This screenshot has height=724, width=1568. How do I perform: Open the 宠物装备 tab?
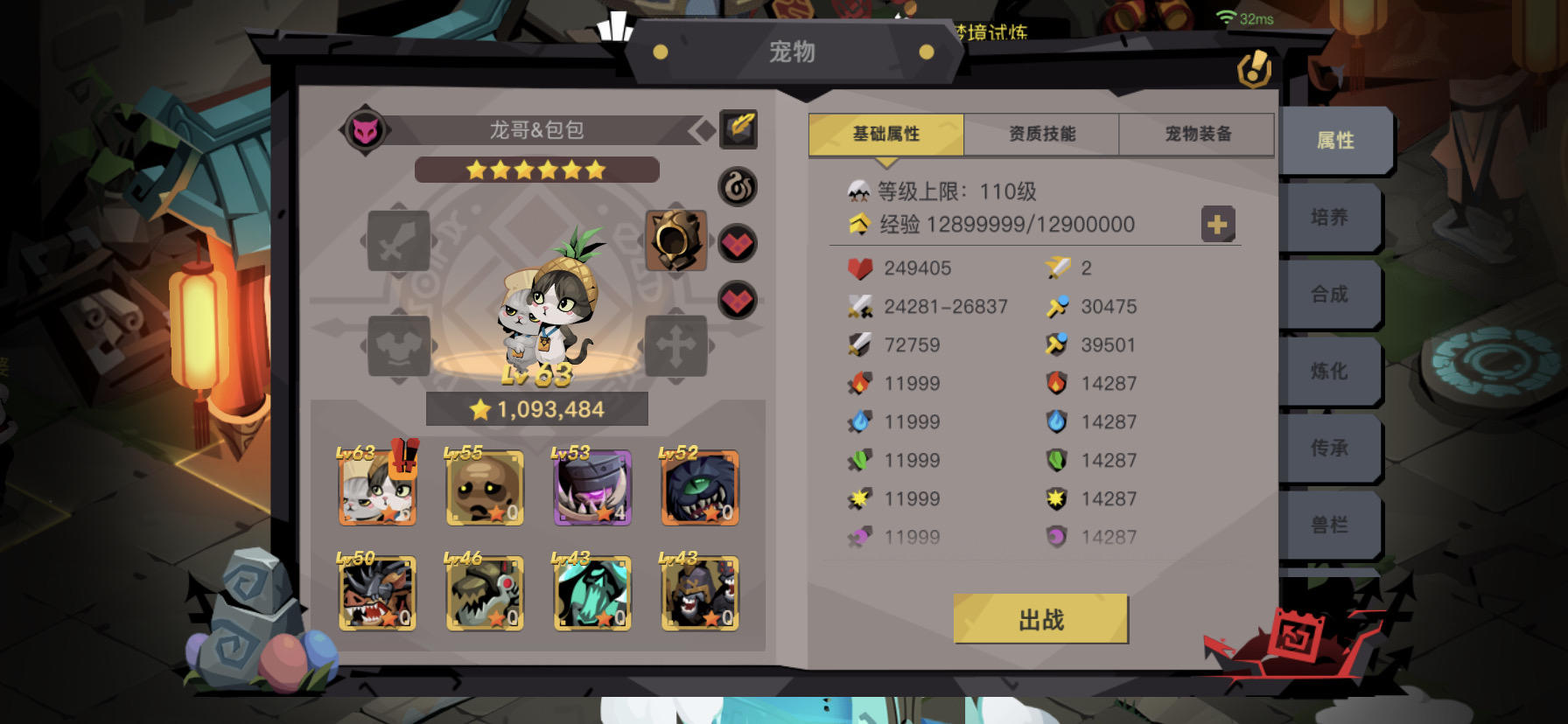coord(1196,134)
